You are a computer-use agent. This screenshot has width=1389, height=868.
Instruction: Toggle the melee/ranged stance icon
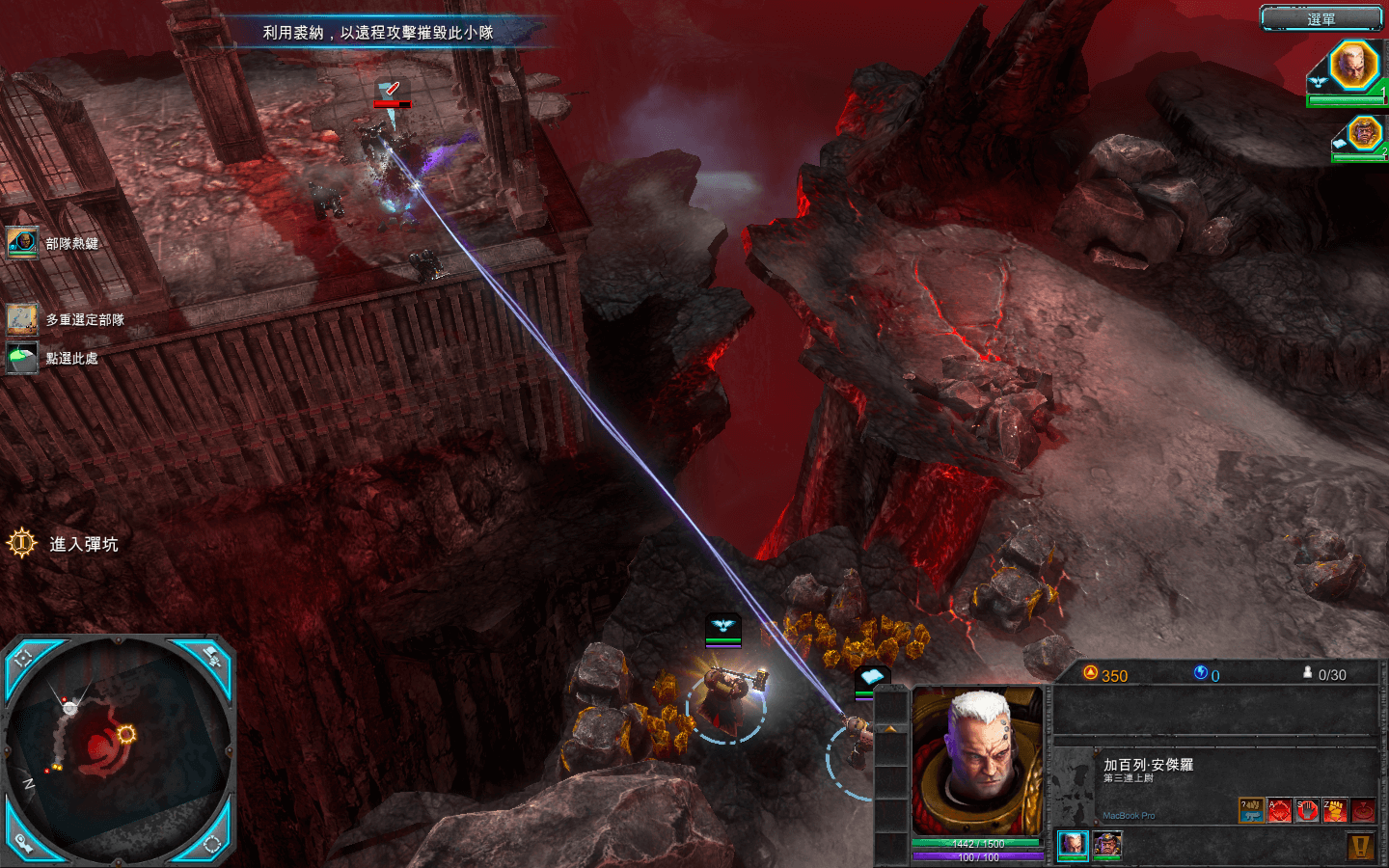pos(1251,810)
